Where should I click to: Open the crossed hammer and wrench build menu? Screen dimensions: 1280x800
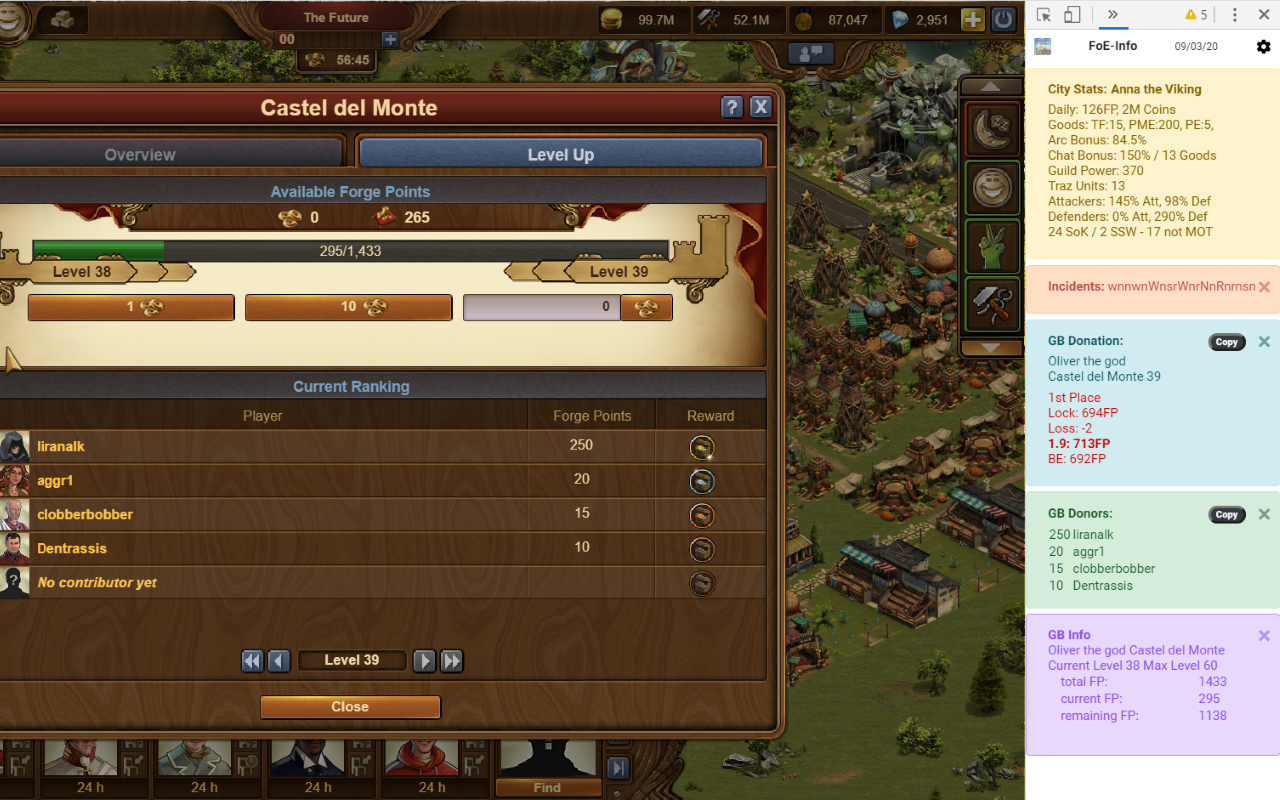coord(992,305)
